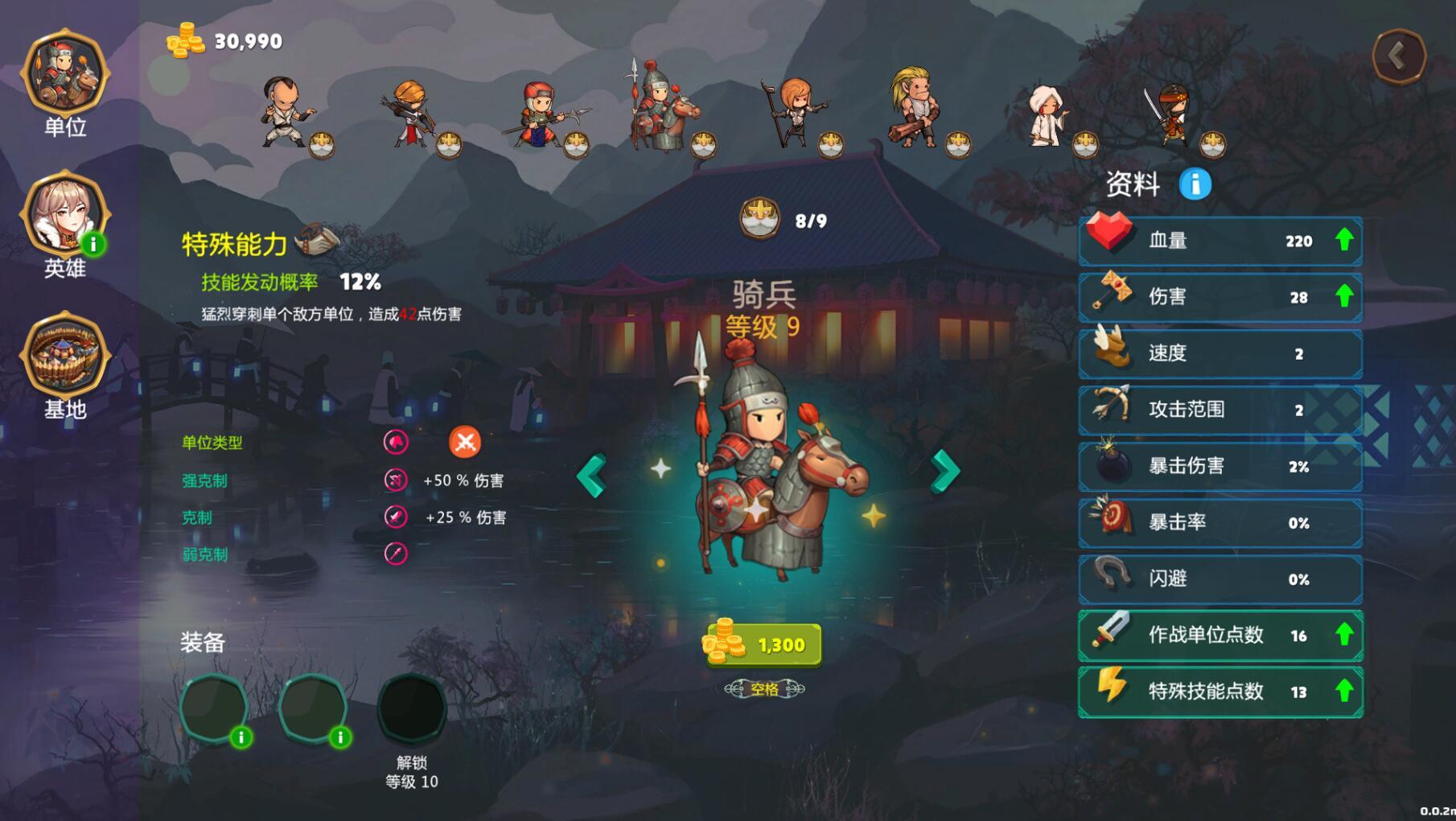Viewport: 1456px width, 821px height.
Task: Upgrade 血量 using its green arrow
Action: (x=1344, y=240)
